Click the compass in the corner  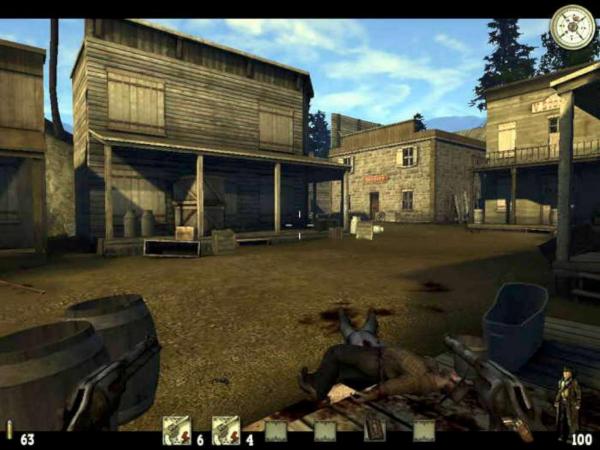tap(572, 27)
